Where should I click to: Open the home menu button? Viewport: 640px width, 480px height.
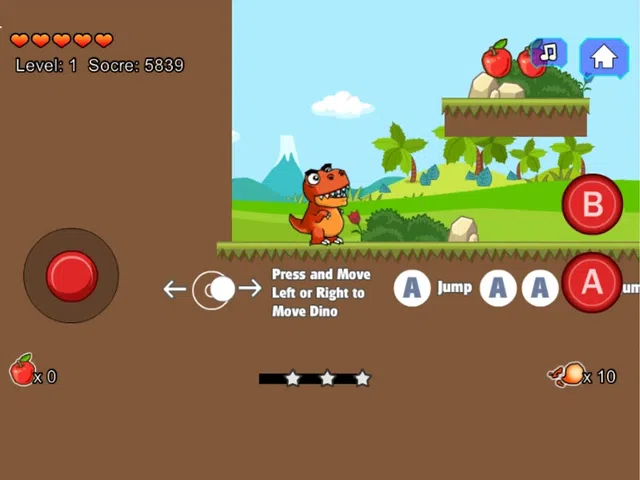[603, 57]
